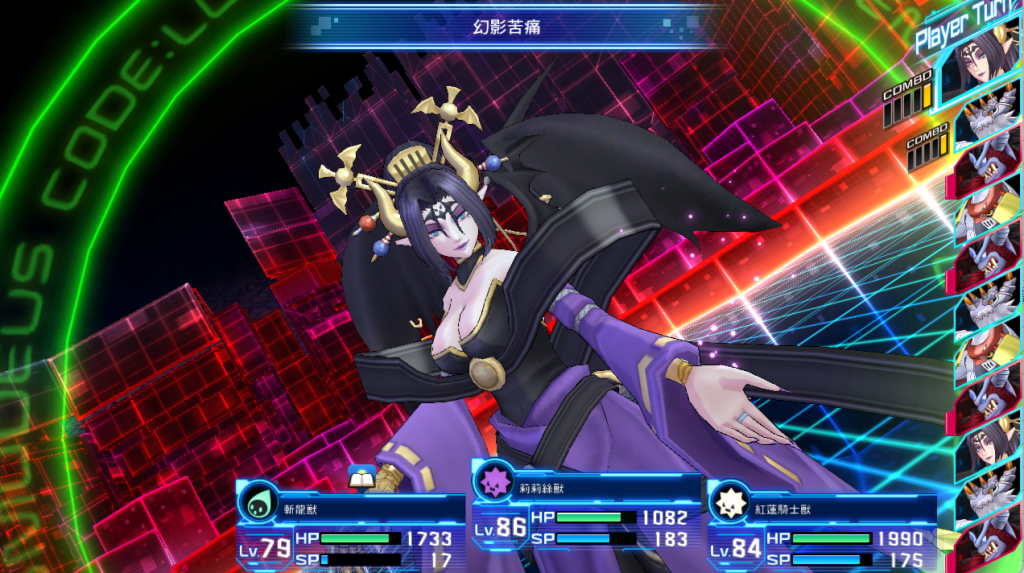Click the purple attribute icon beside 莉莉絲獸

tap(493, 478)
